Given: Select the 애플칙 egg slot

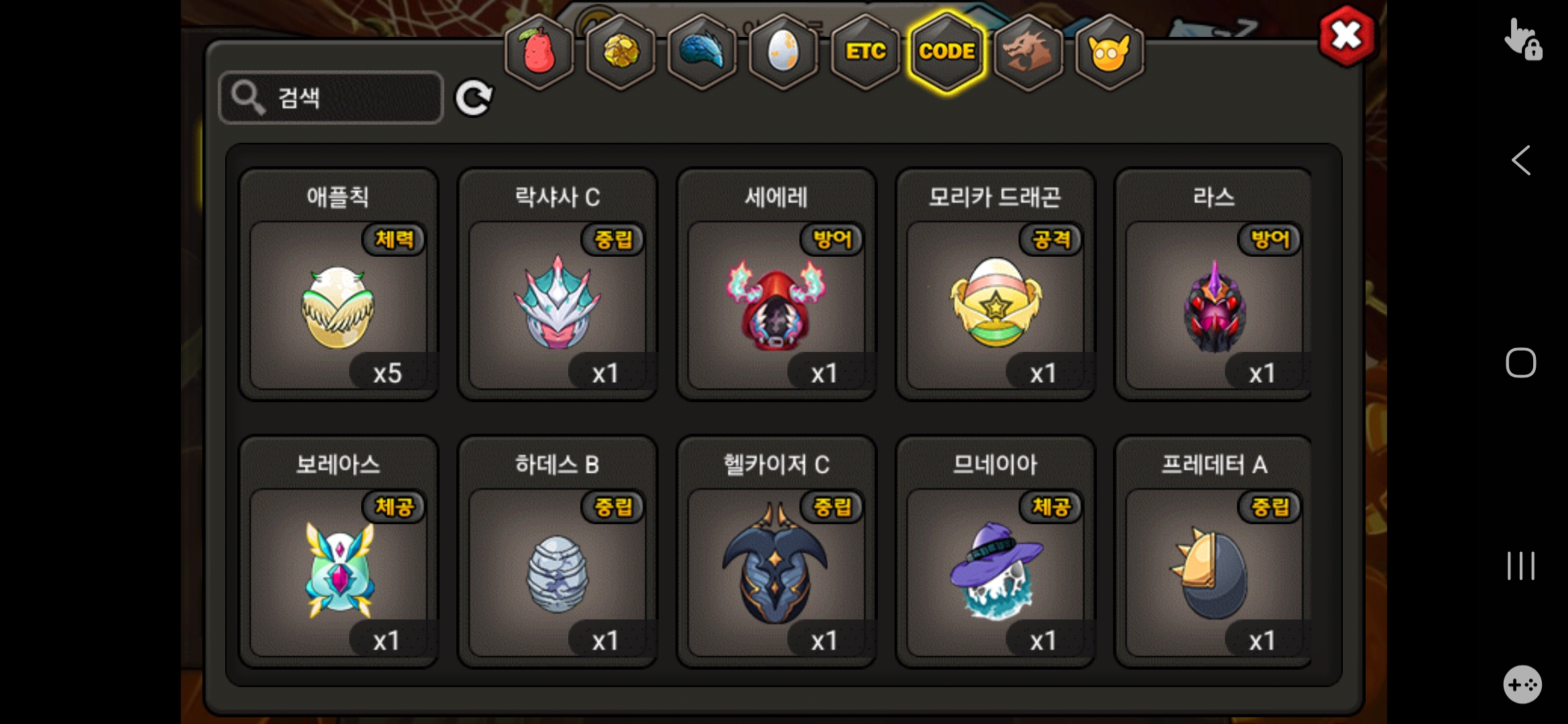Looking at the screenshot, I should pos(338,305).
